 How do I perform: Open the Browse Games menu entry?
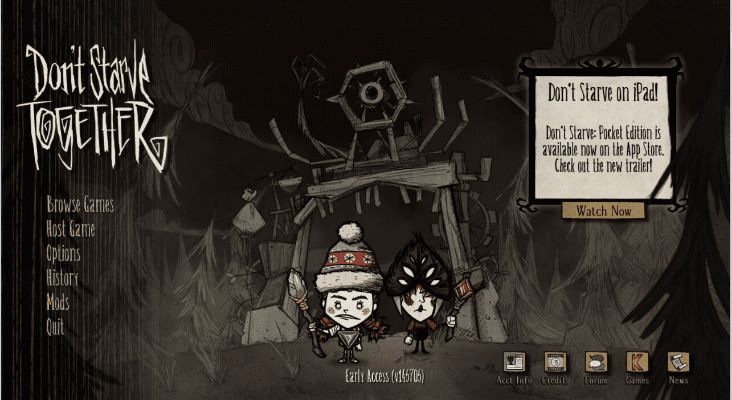point(80,205)
